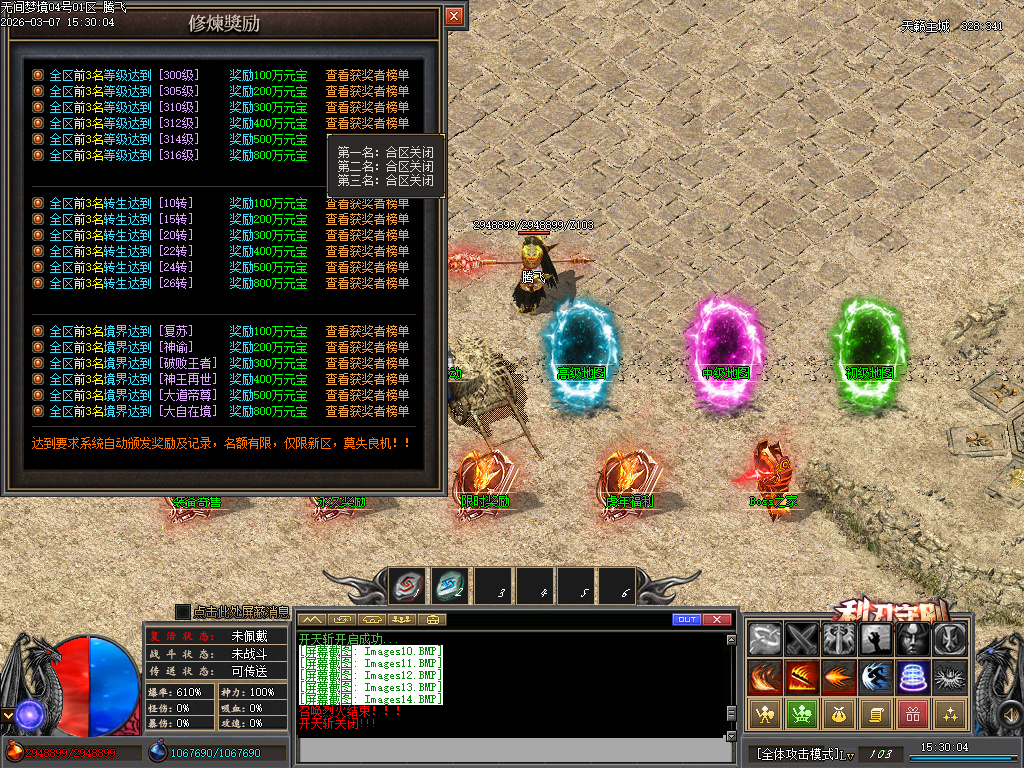Open the red gift box menu
1024x768 pixels.
[912, 714]
